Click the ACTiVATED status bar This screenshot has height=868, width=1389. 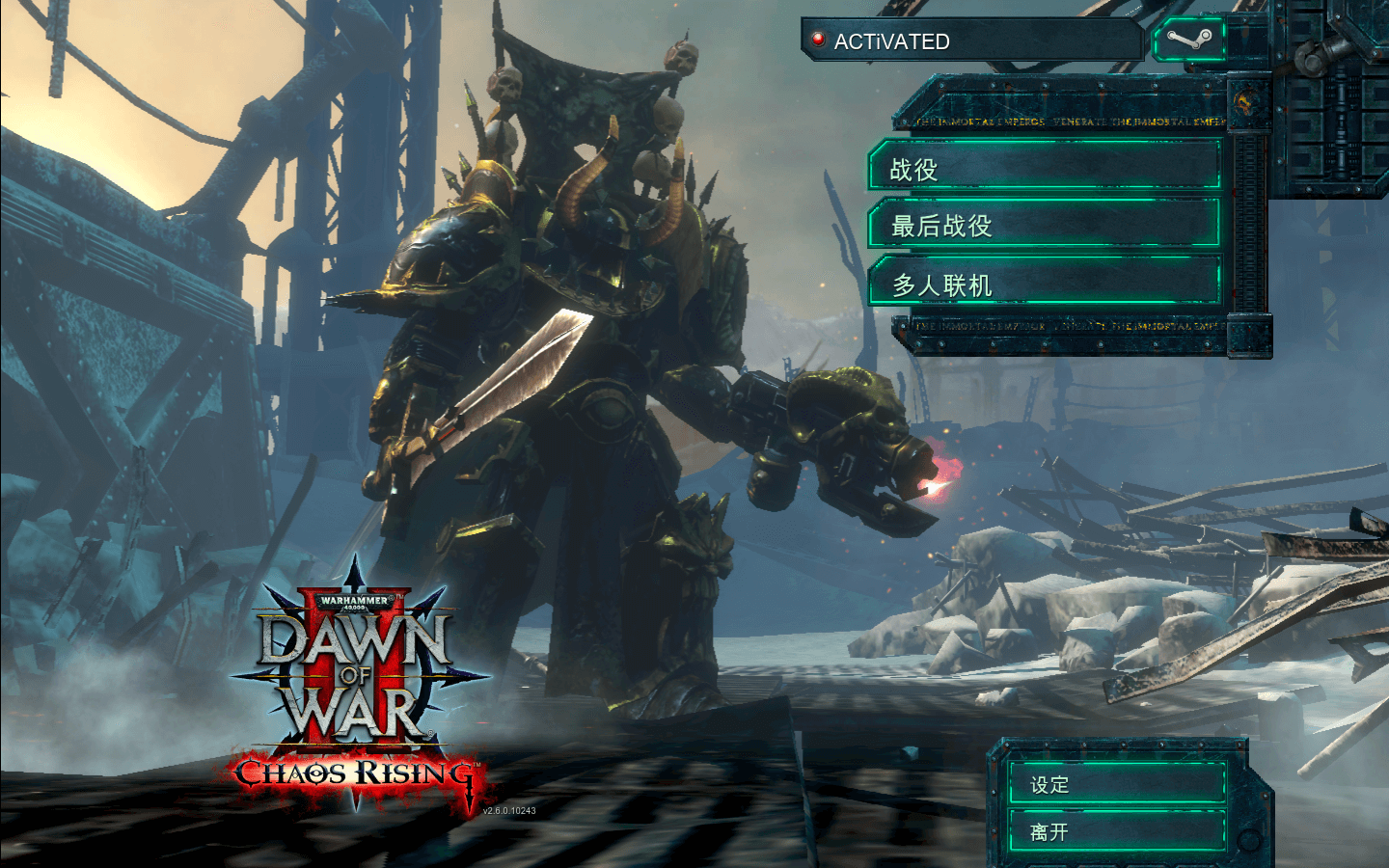coord(971,41)
